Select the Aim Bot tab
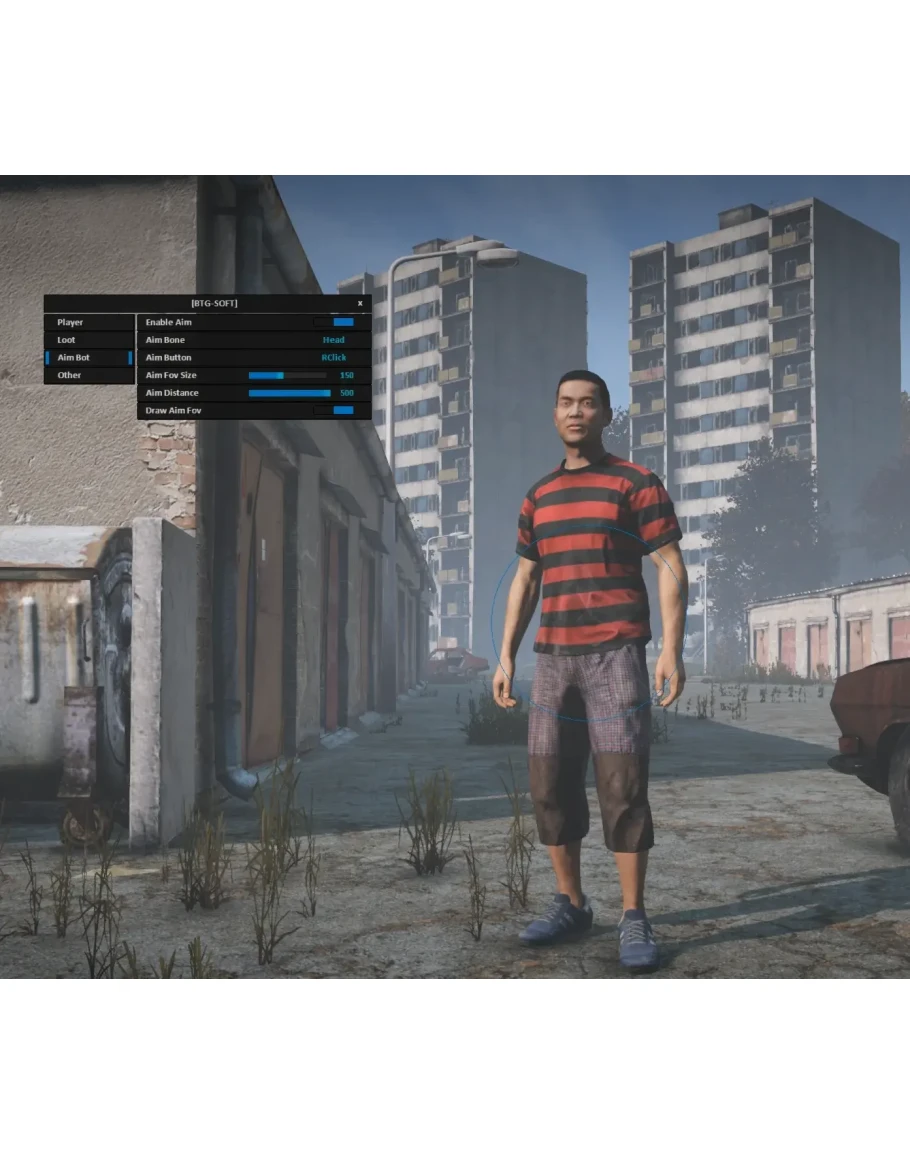This screenshot has width=910, height=1155. click(73, 358)
